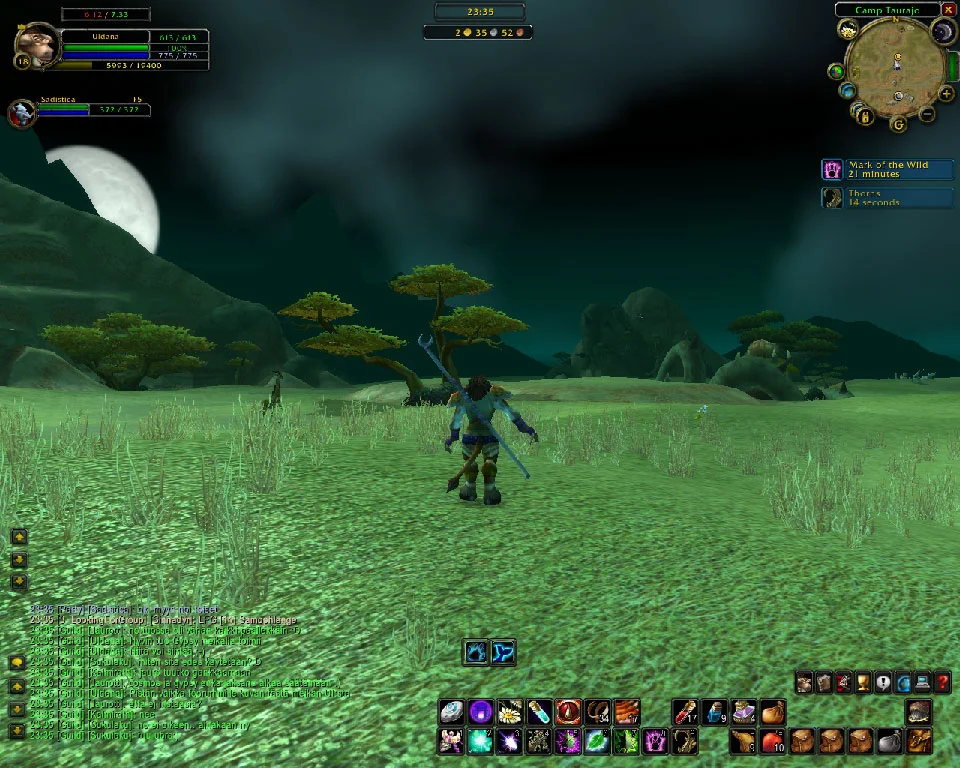Activate the blue paw shapeshift form
Screen dimensions: 960x768
pyautogui.click(x=475, y=653)
